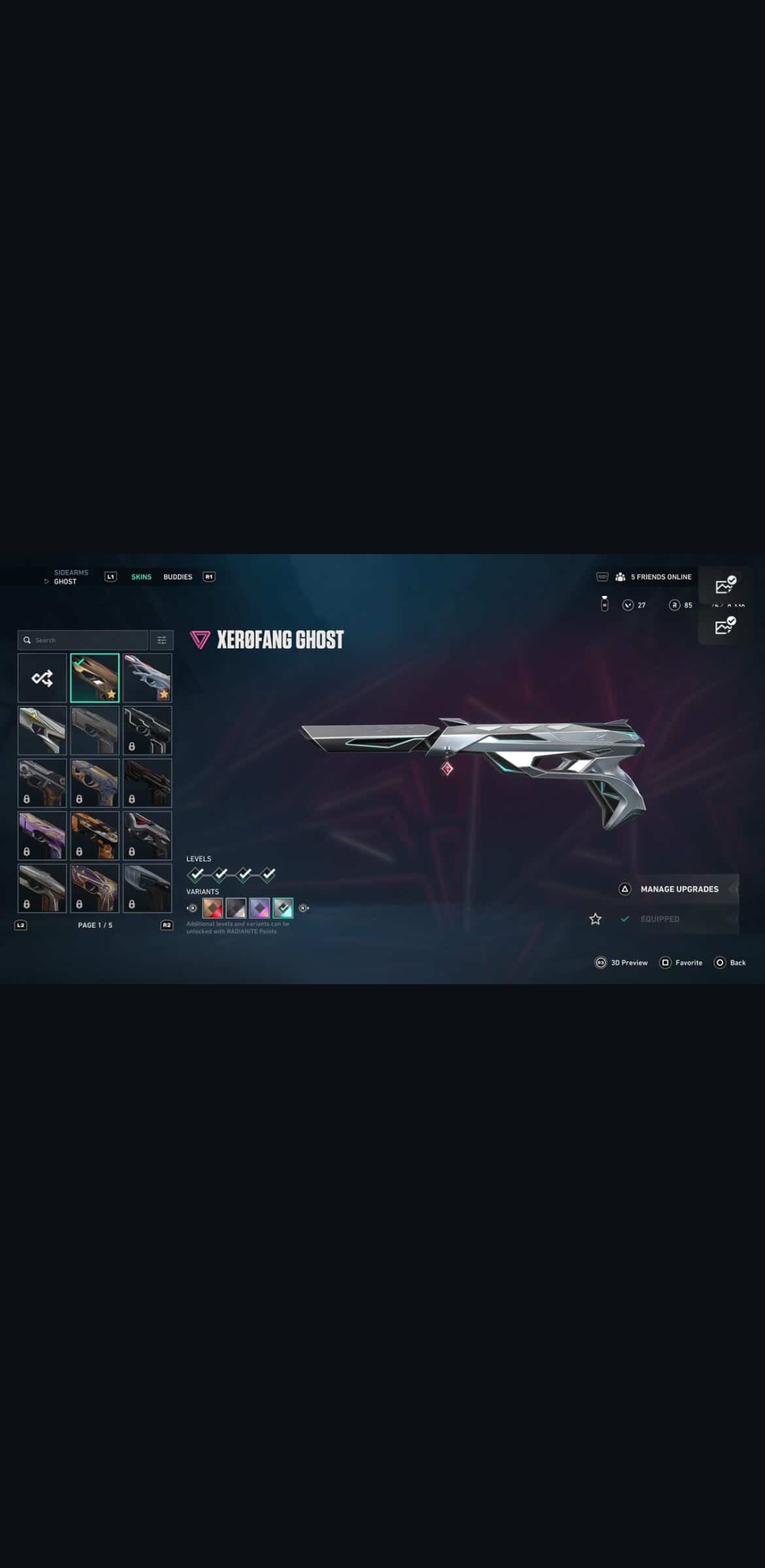Pick the purple and pink variant swatch
The width and height of the screenshot is (765, 1568).
click(x=259, y=908)
